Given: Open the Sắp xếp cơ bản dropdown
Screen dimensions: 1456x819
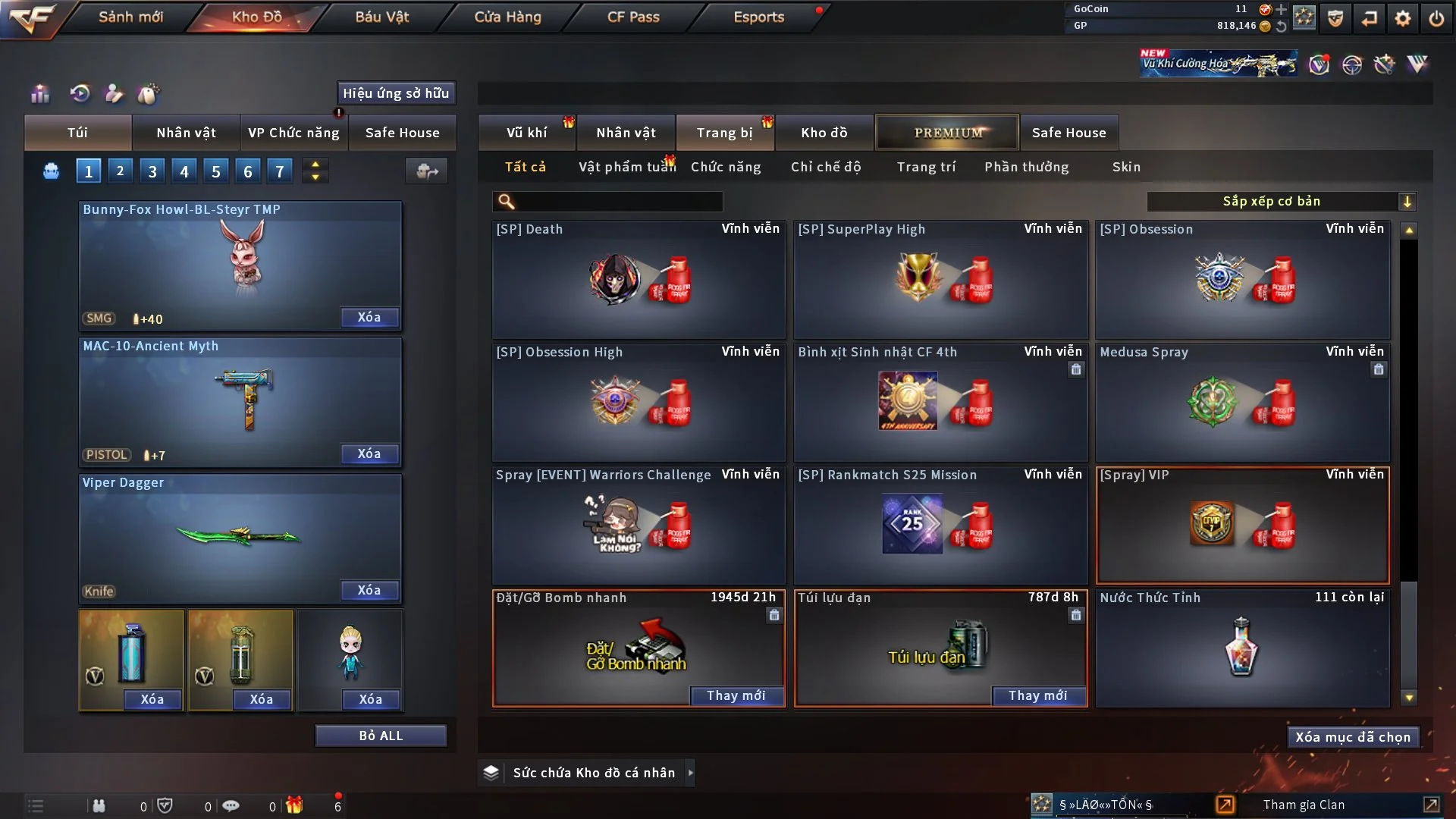Looking at the screenshot, I should point(1281,202).
